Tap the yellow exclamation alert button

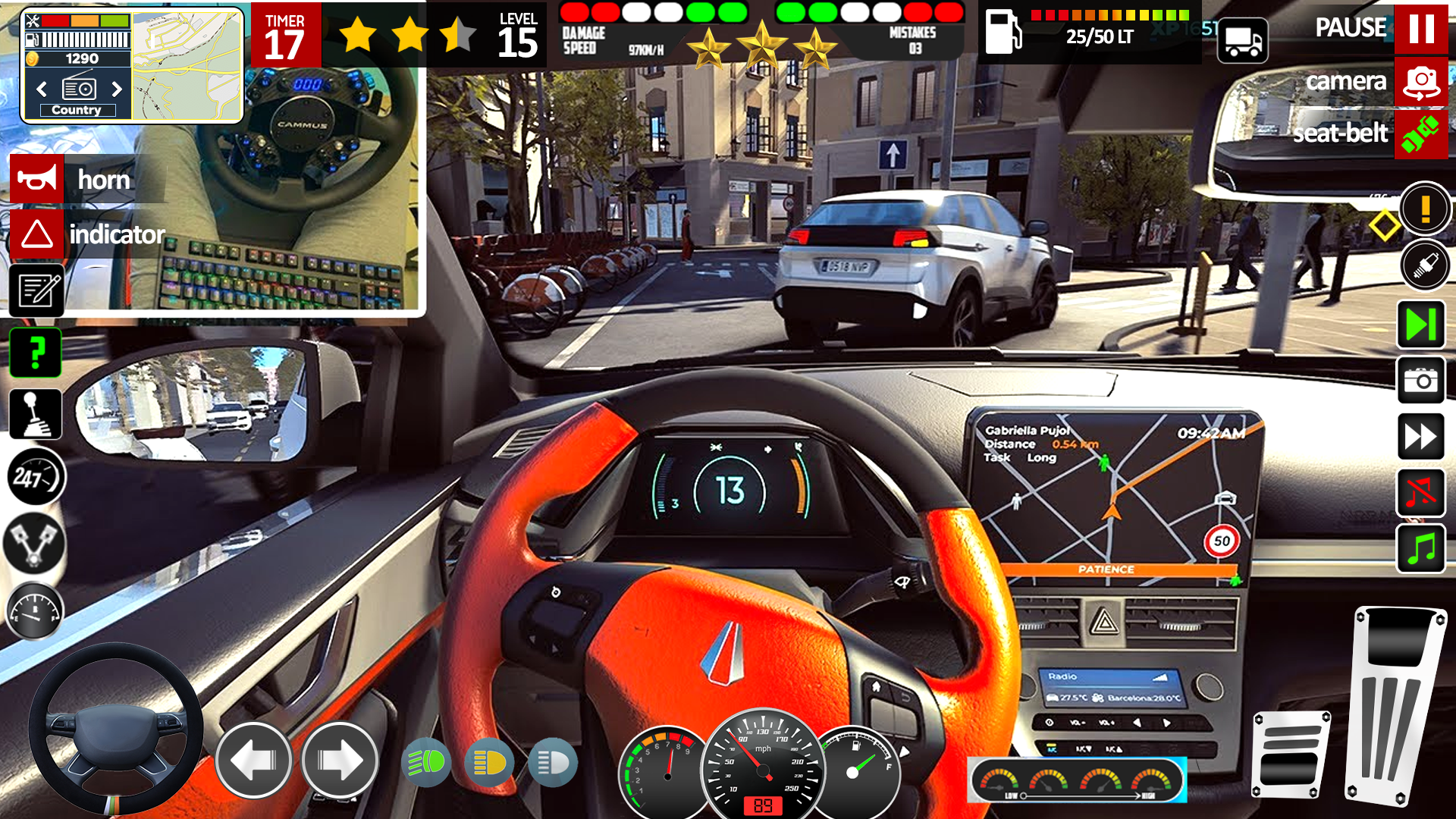(1425, 208)
